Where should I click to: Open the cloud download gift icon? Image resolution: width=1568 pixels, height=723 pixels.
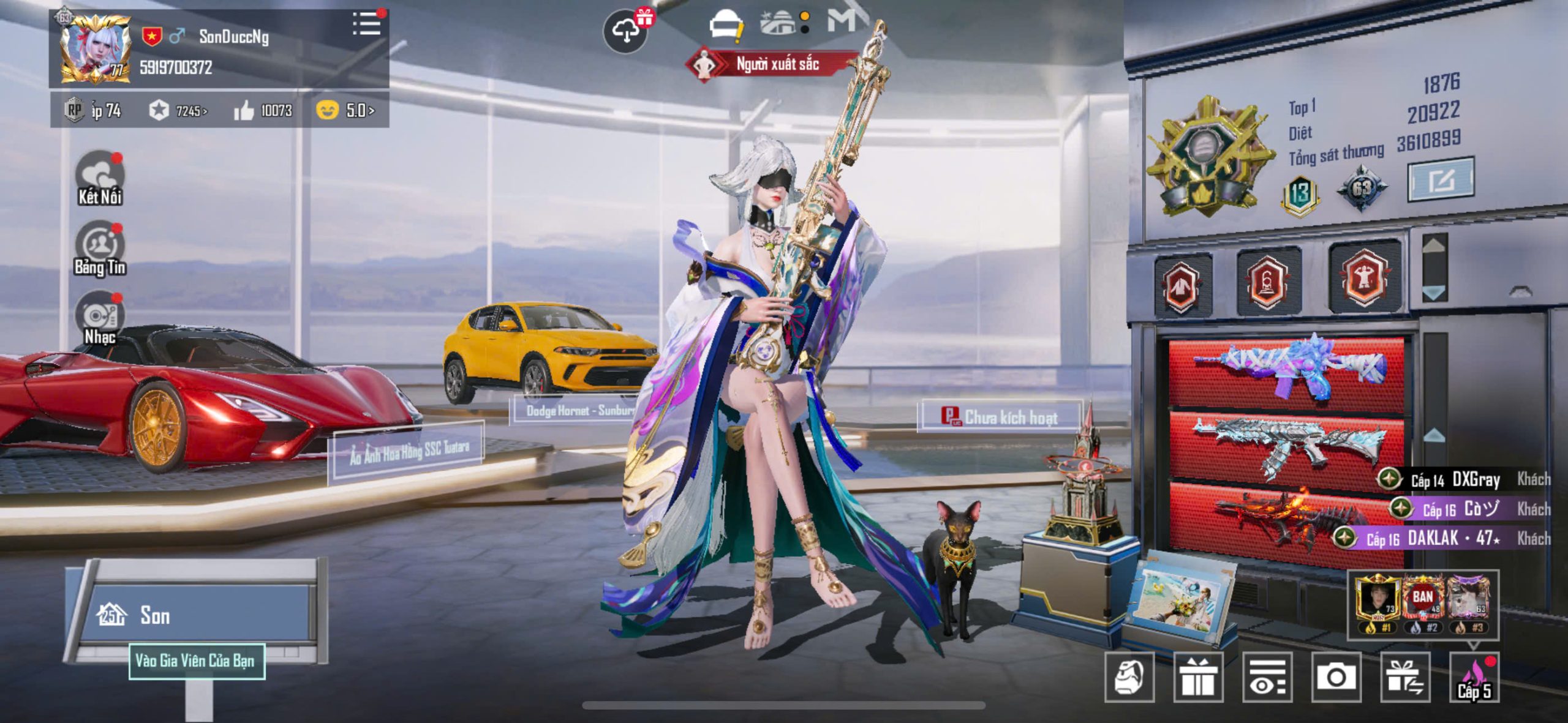tap(626, 31)
